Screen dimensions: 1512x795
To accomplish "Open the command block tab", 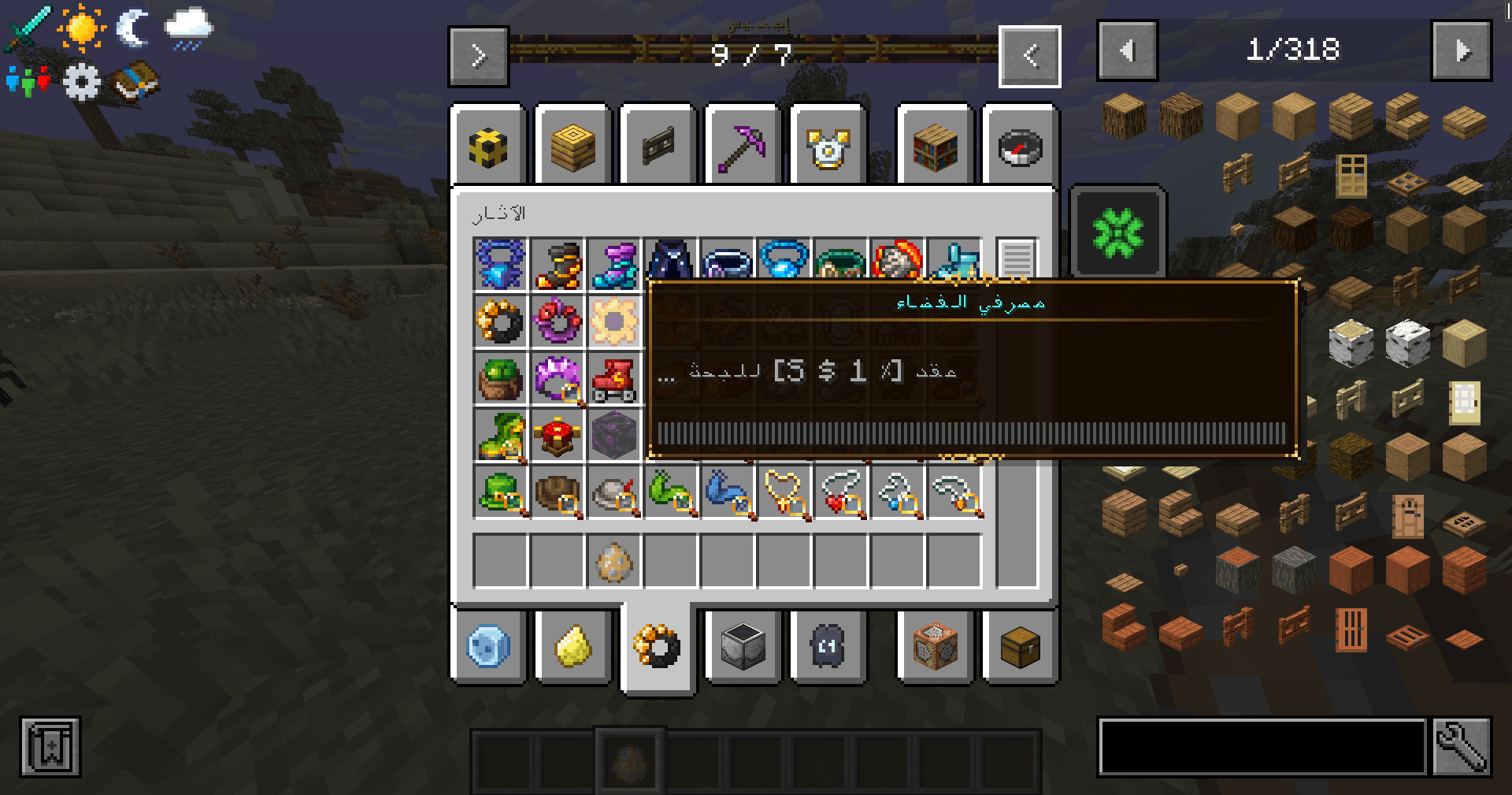I will coord(935,647).
